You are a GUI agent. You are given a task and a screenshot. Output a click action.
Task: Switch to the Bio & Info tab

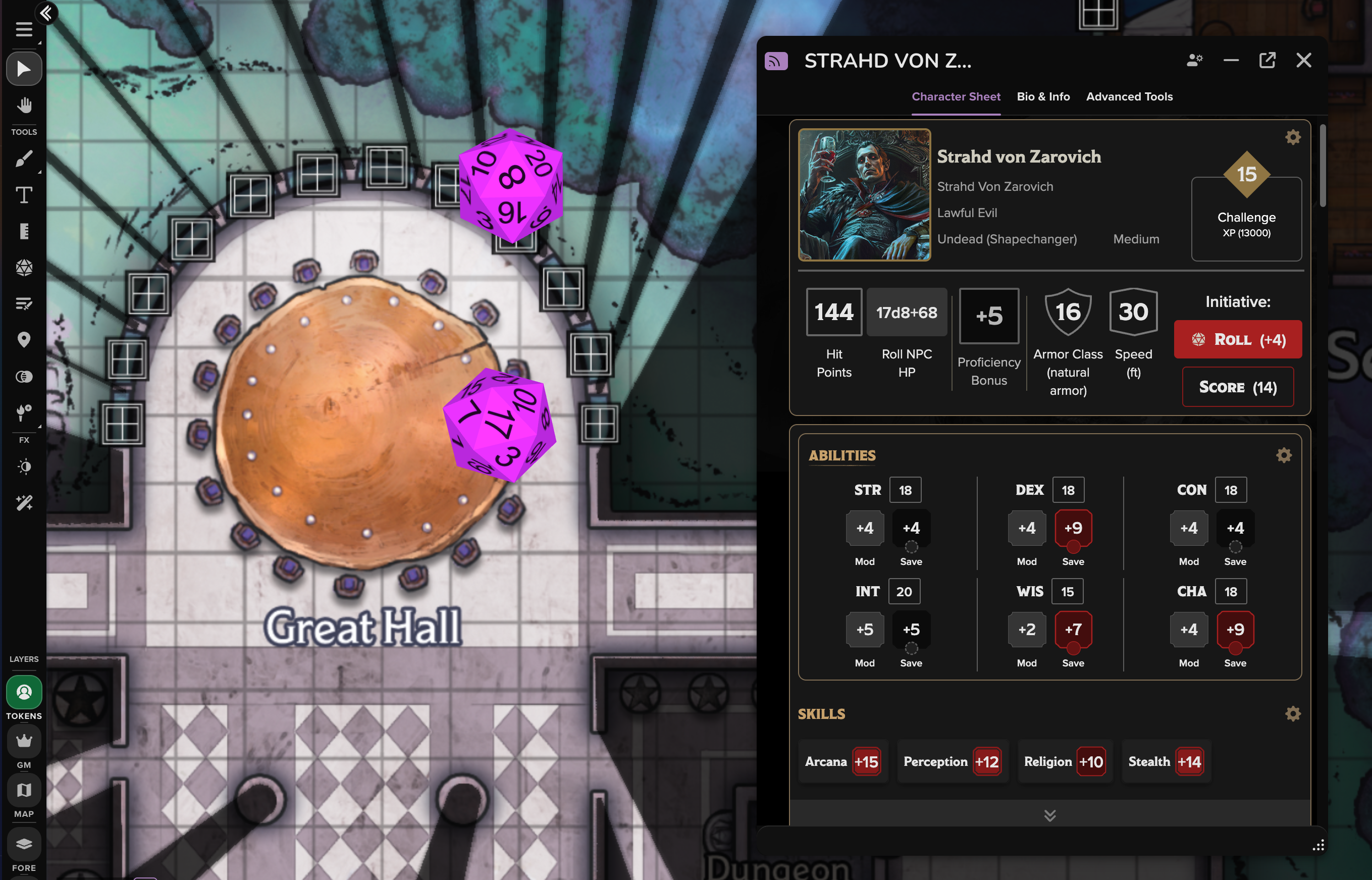pos(1043,96)
